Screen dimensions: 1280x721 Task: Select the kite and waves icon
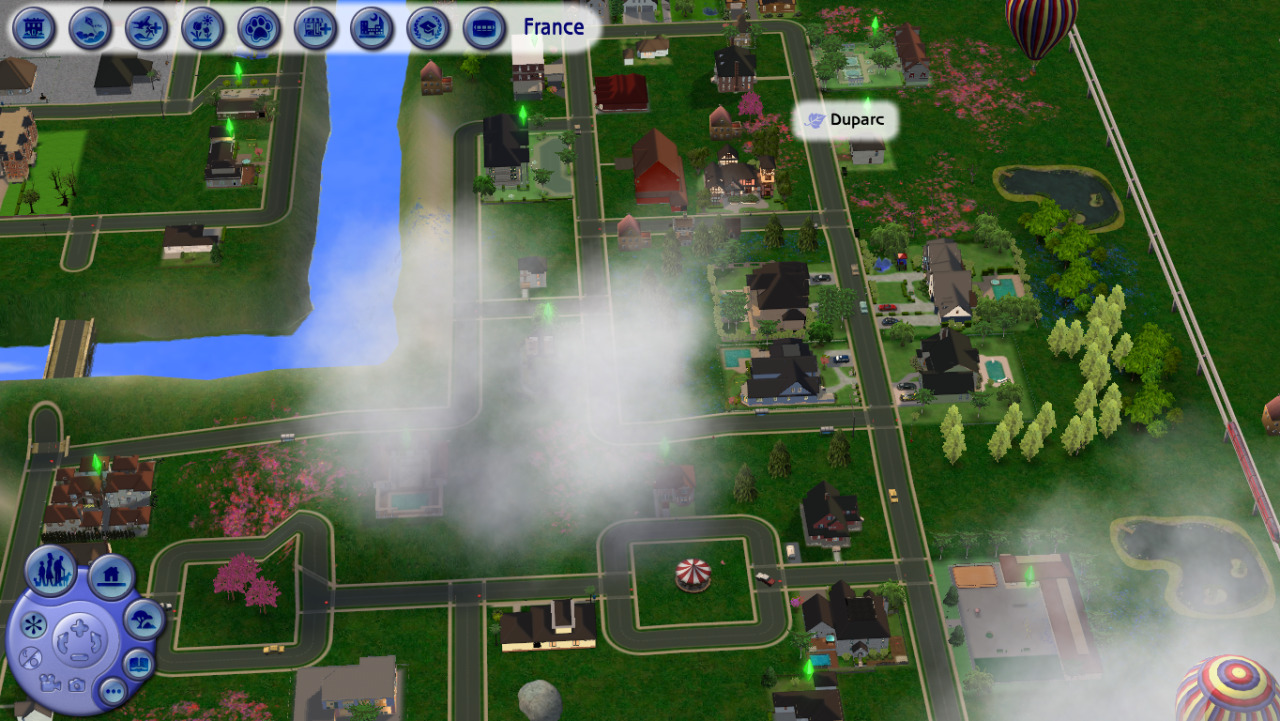pyautogui.click(x=90, y=28)
